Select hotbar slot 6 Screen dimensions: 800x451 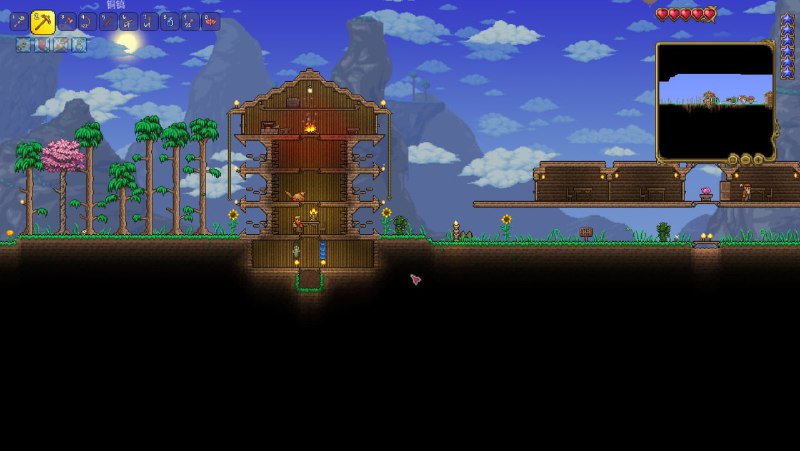pos(129,22)
